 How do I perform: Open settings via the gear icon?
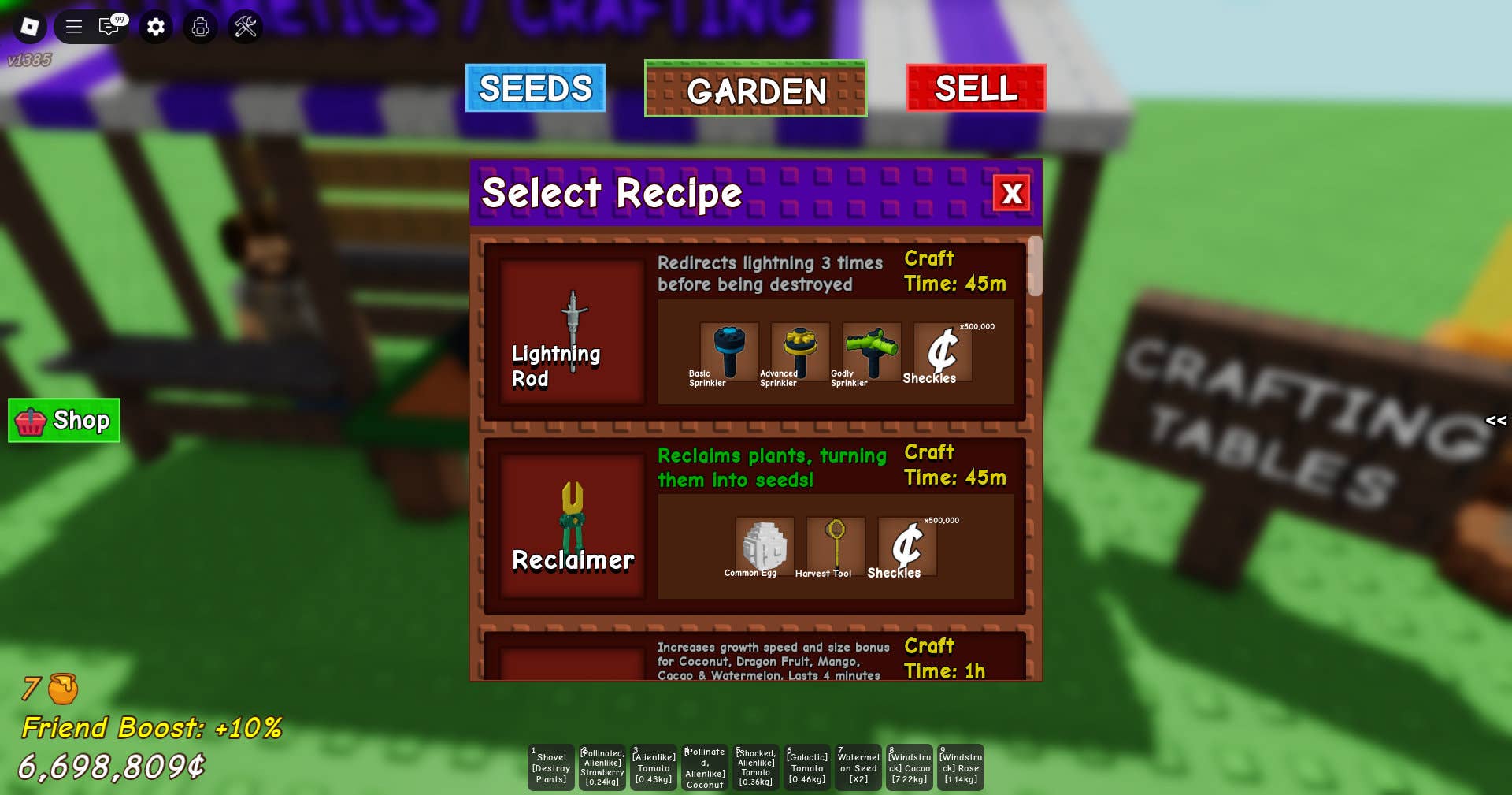point(156,27)
